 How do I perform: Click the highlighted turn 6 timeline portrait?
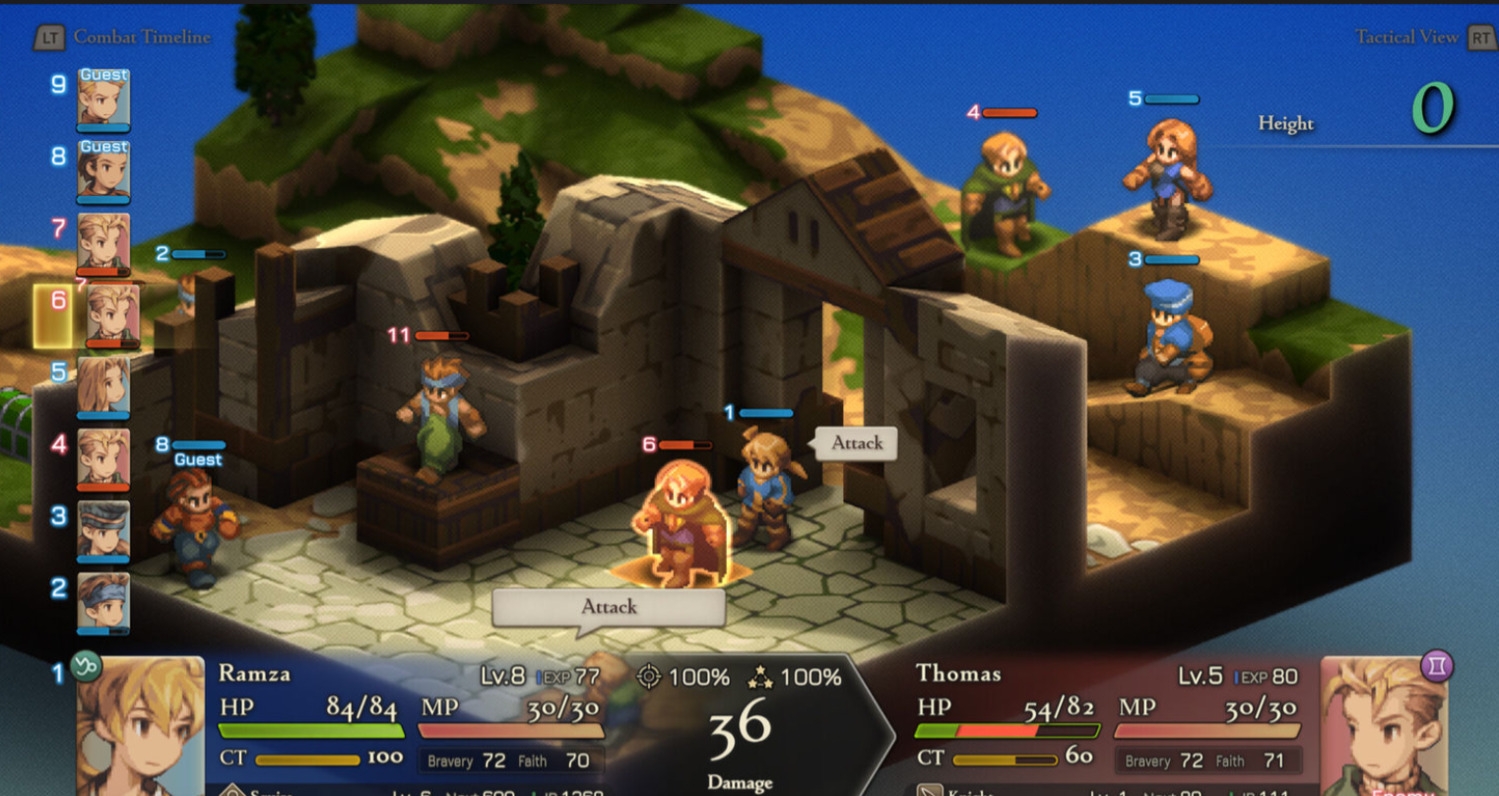tap(111, 315)
